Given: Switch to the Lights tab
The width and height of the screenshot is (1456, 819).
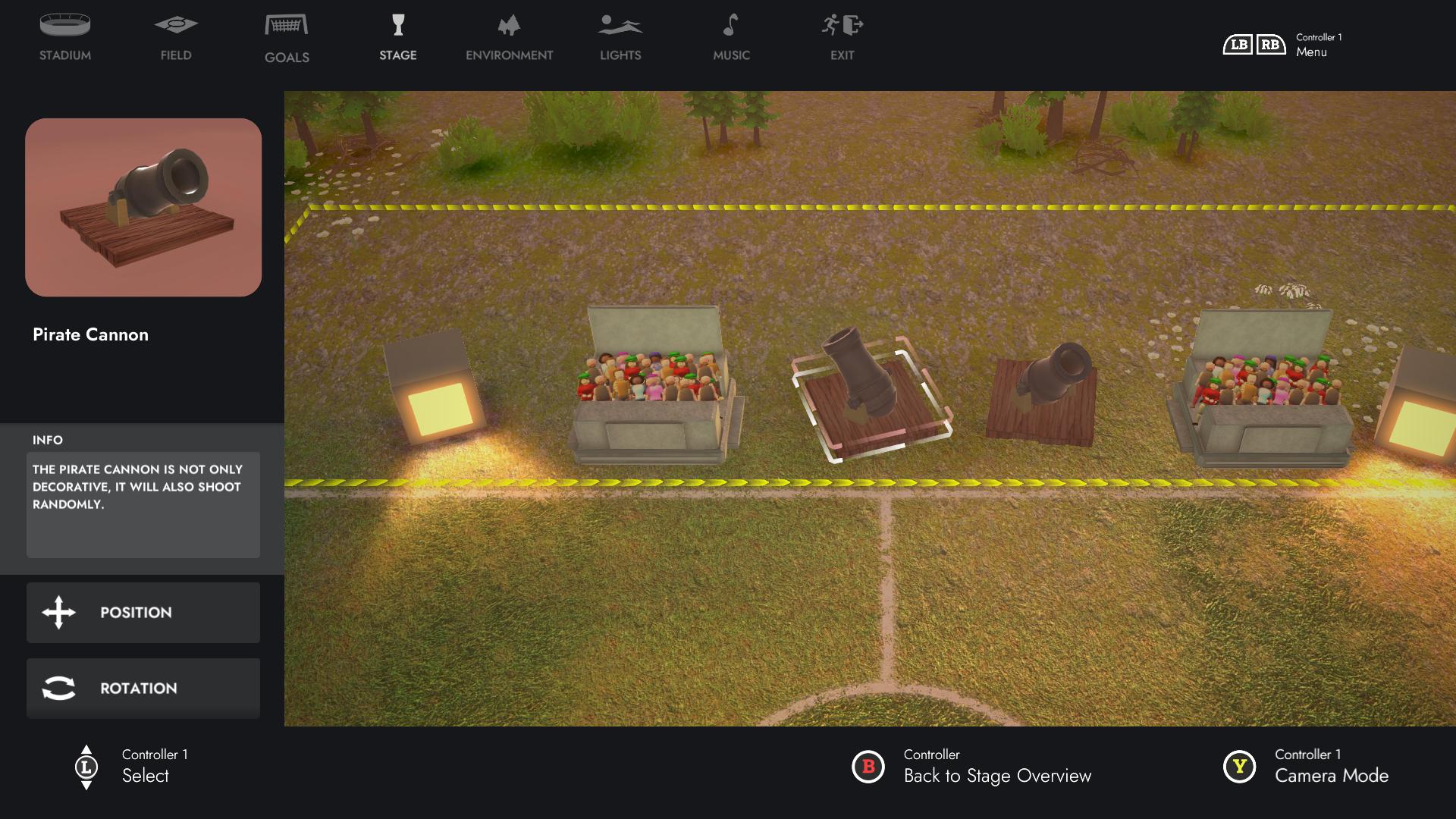Looking at the screenshot, I should (x=620, y=38).
